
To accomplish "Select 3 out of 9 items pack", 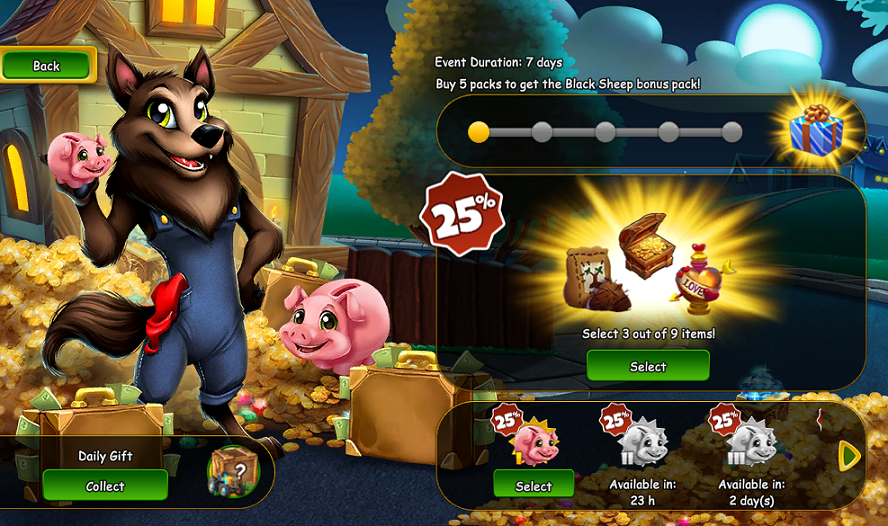I will tap(647, 366).
